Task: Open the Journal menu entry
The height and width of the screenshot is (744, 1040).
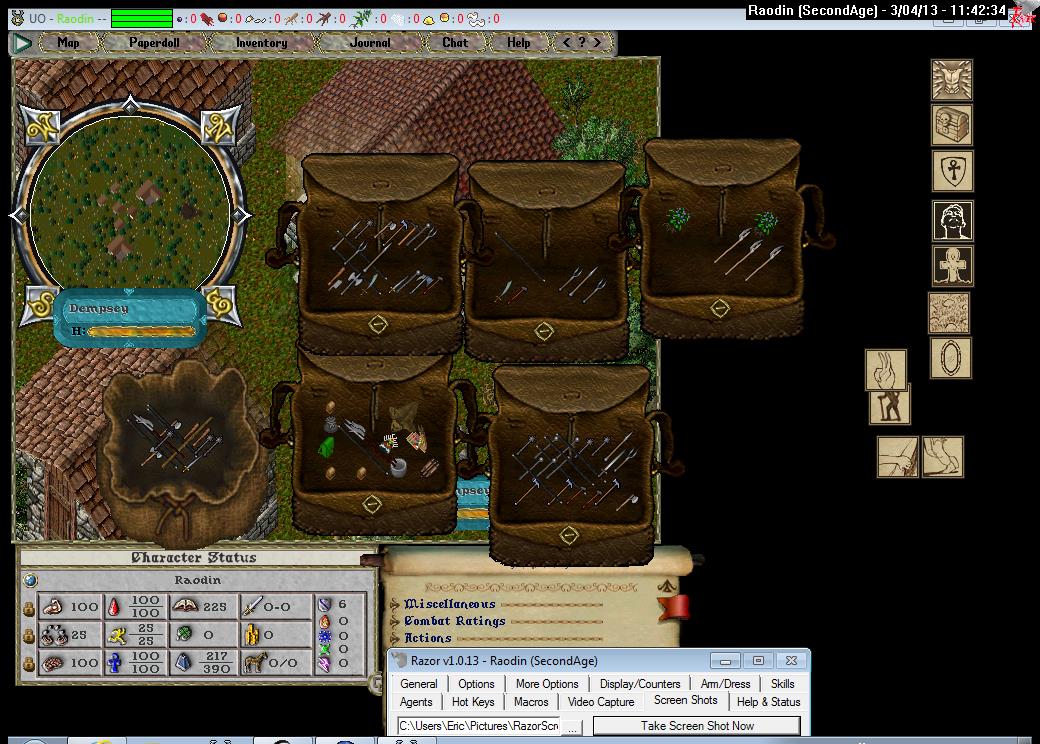Action: [x=370, y=43]
